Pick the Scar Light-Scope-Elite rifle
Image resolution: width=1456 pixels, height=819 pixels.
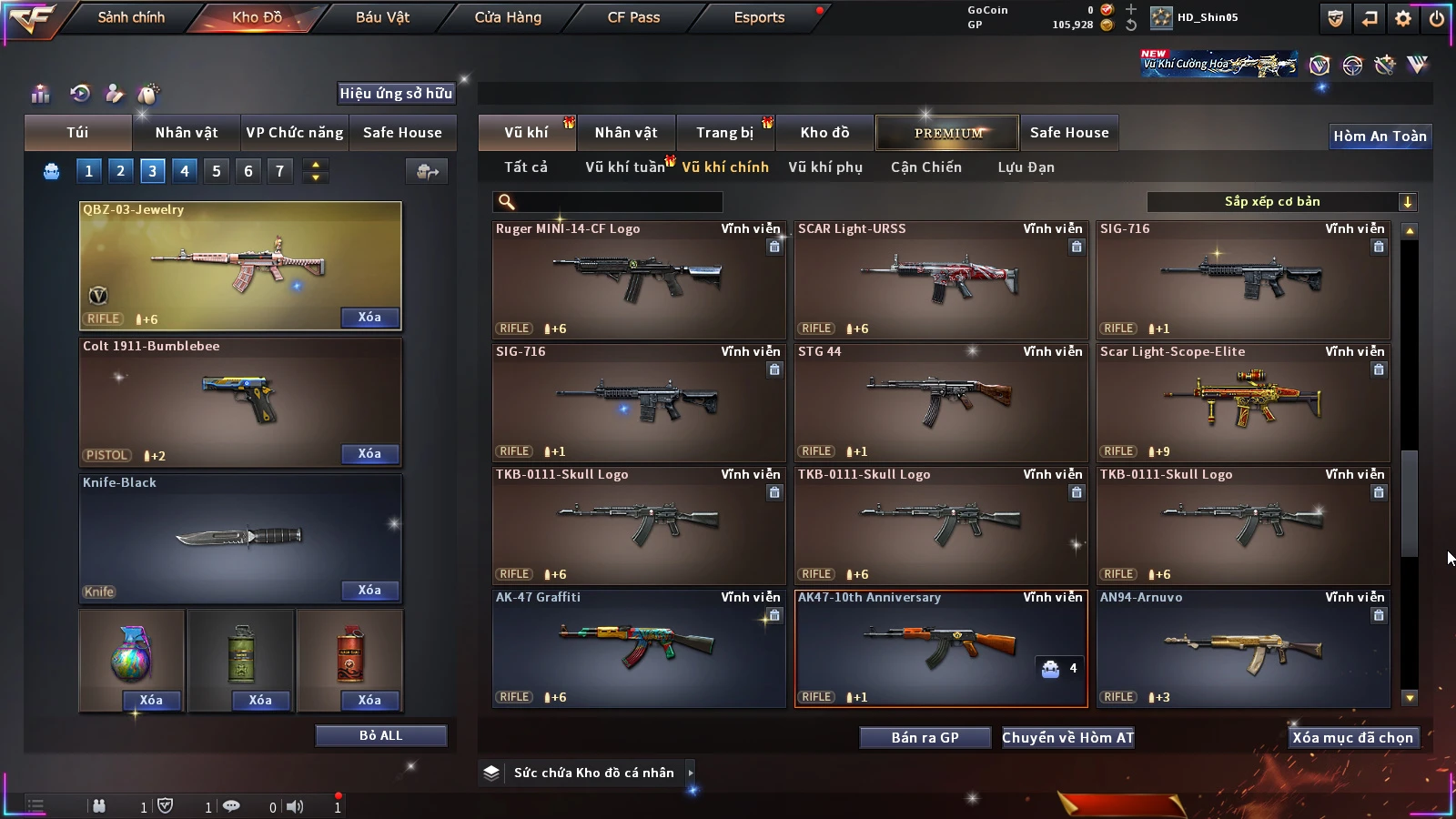(1242, 402)
